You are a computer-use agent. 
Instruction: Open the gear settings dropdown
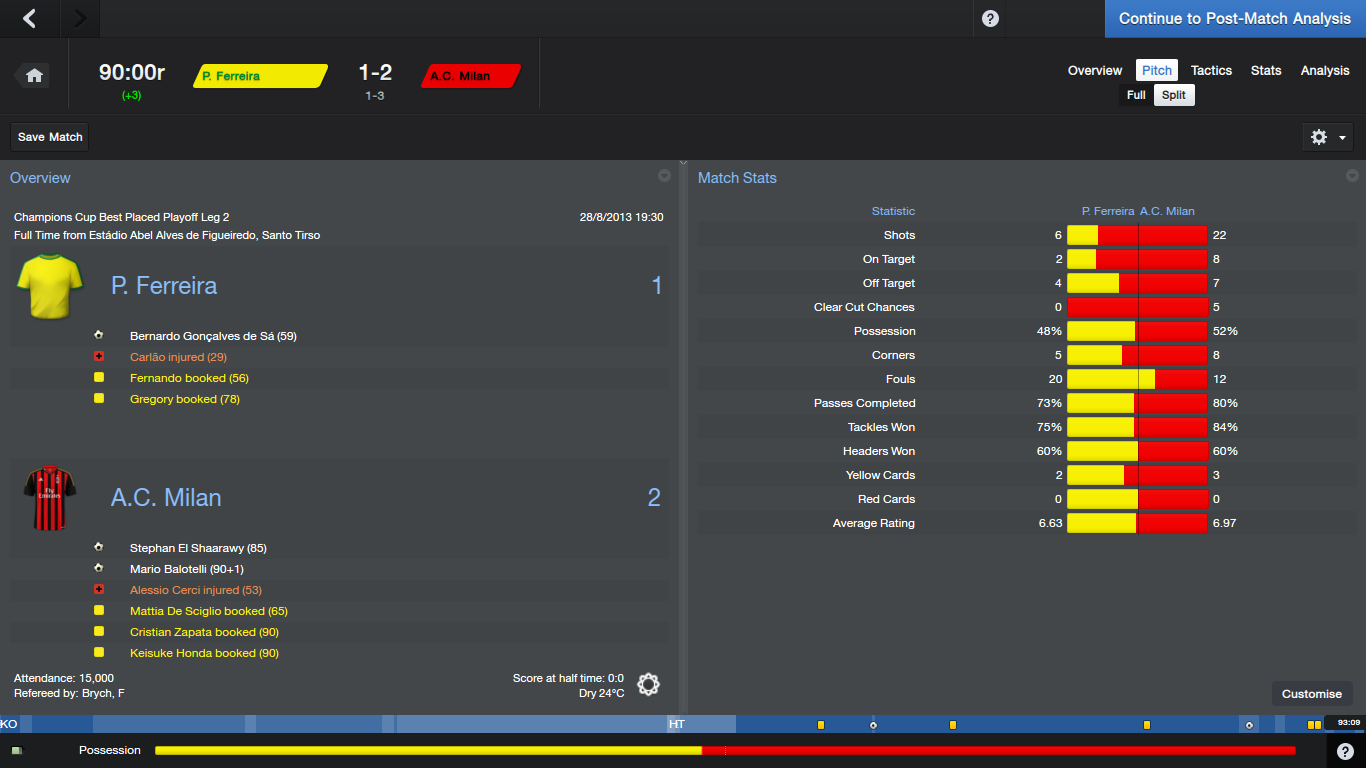1329,137
